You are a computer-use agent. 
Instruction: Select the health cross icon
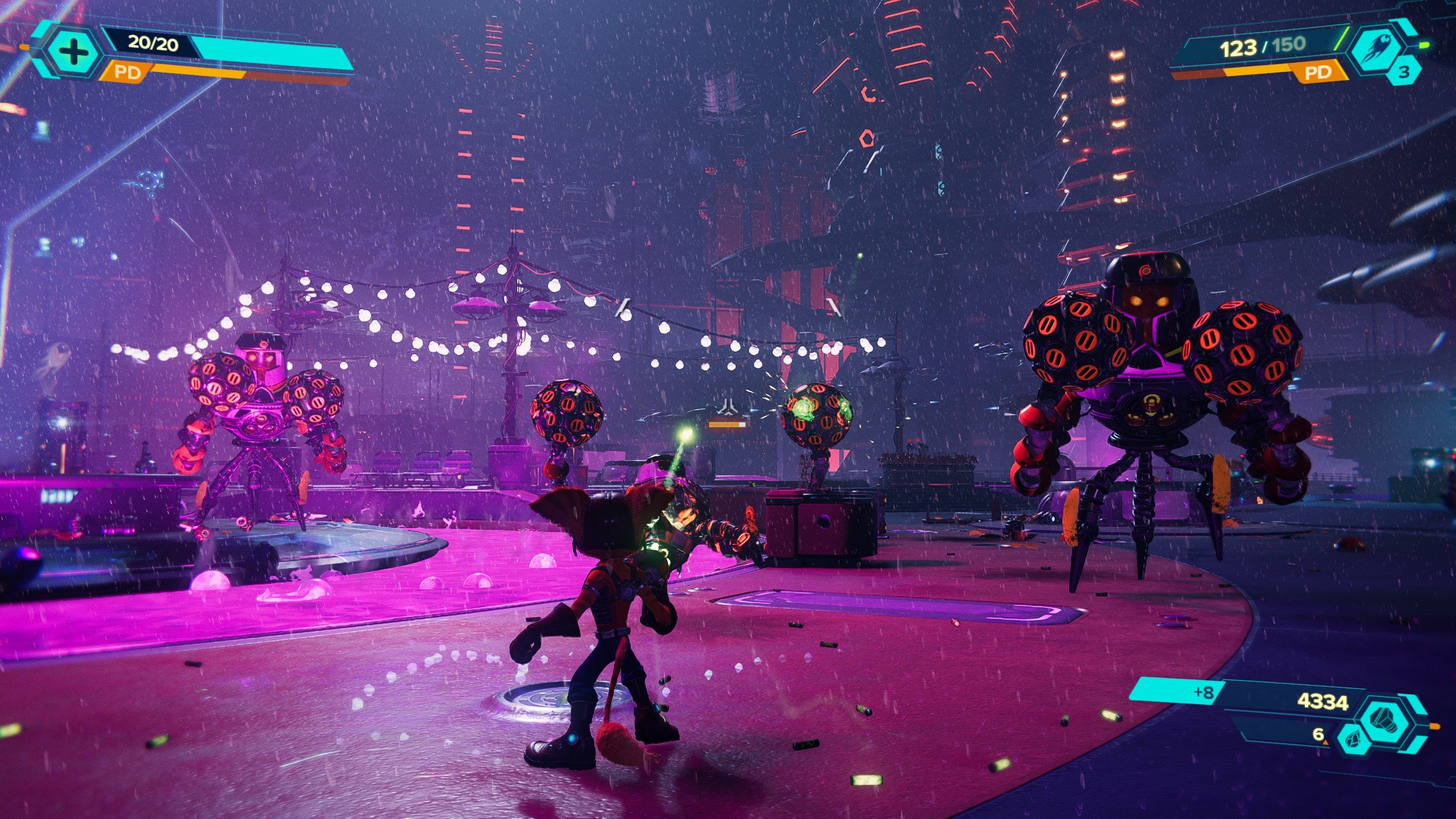click(75, 51)
